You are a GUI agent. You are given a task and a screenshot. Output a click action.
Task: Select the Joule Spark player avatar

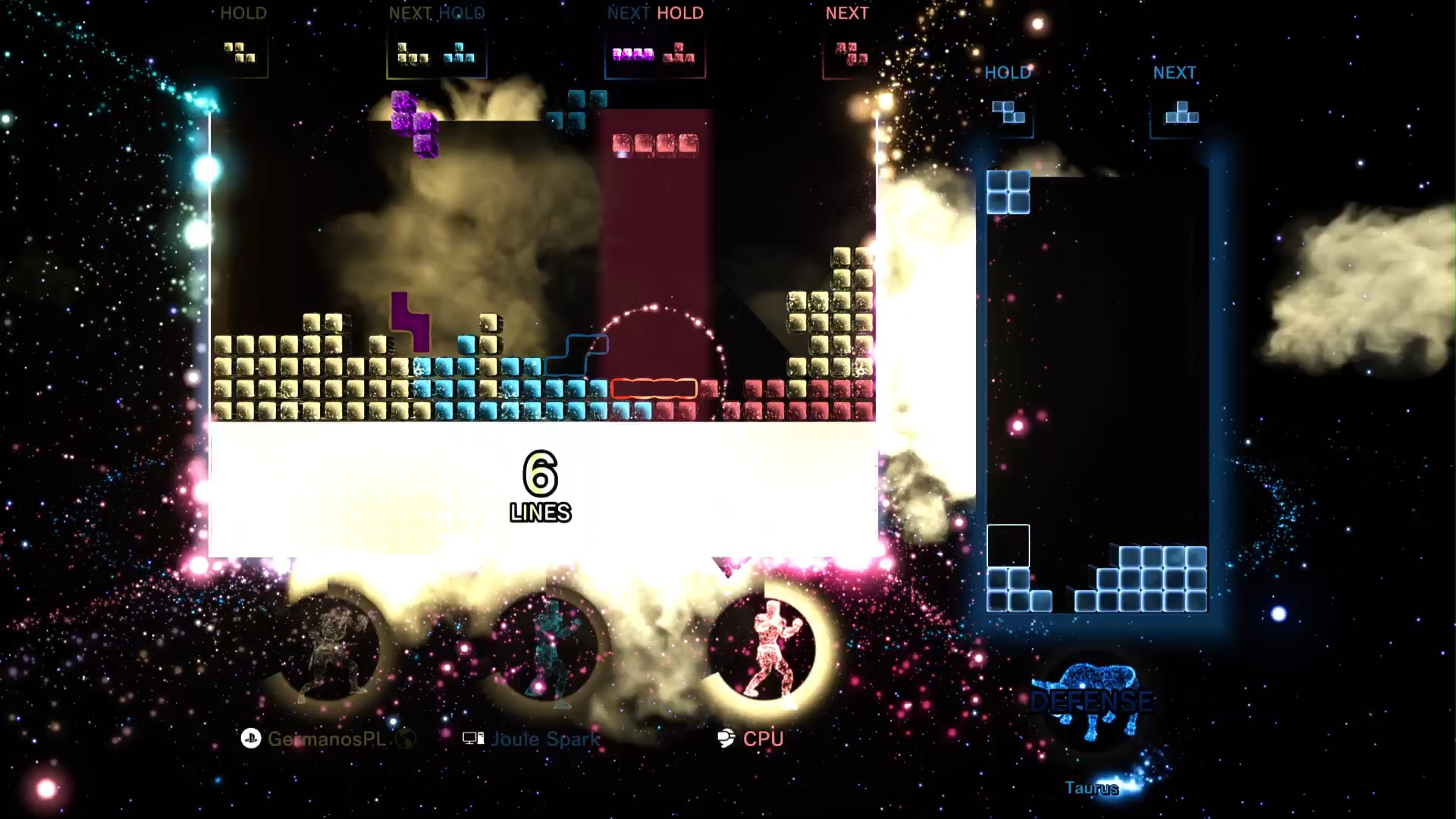click(548, 651)
